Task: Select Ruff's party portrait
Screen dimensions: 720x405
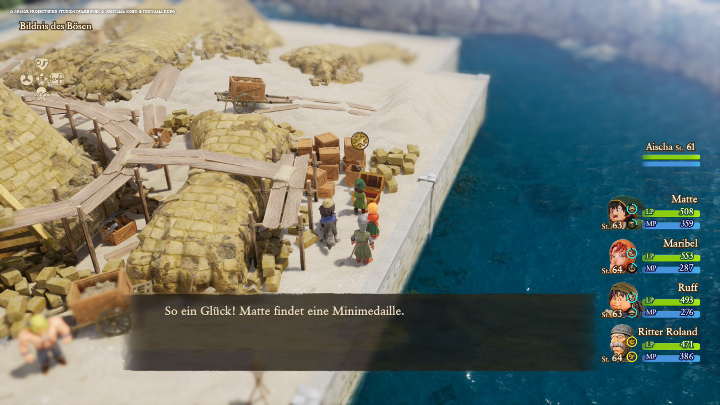Action: 622,300
